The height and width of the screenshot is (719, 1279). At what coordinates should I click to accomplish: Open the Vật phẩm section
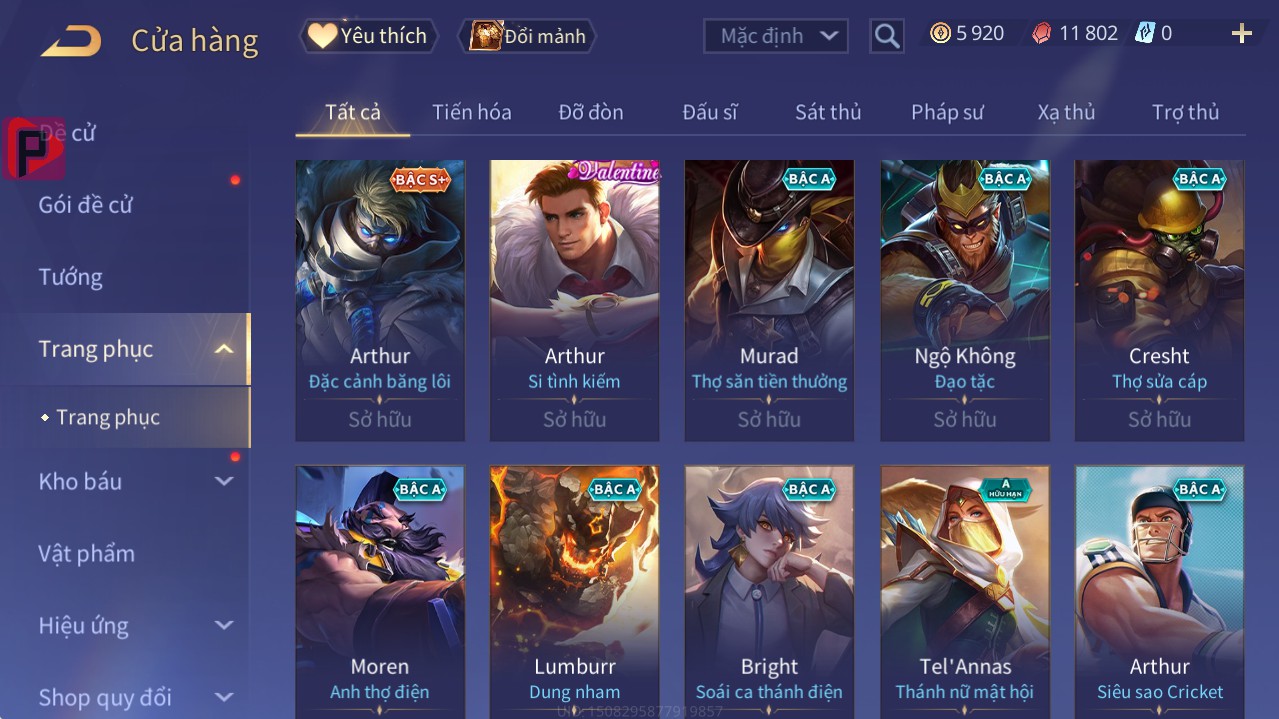tap(87, 553)
